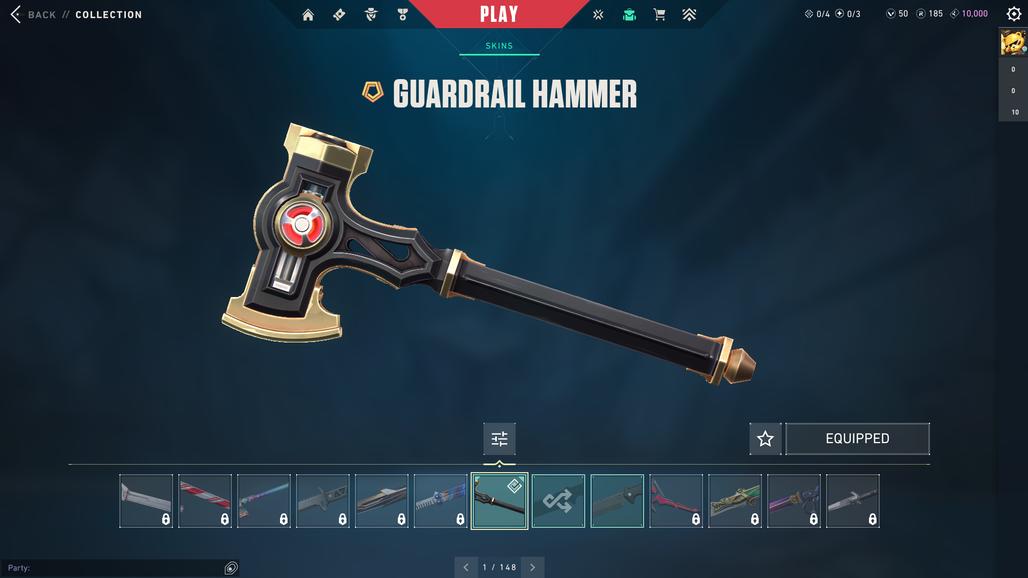This screenshot has width=1028, height=578.
Task: Choose the default black knife skin tile
Action: tap(617, 501)
